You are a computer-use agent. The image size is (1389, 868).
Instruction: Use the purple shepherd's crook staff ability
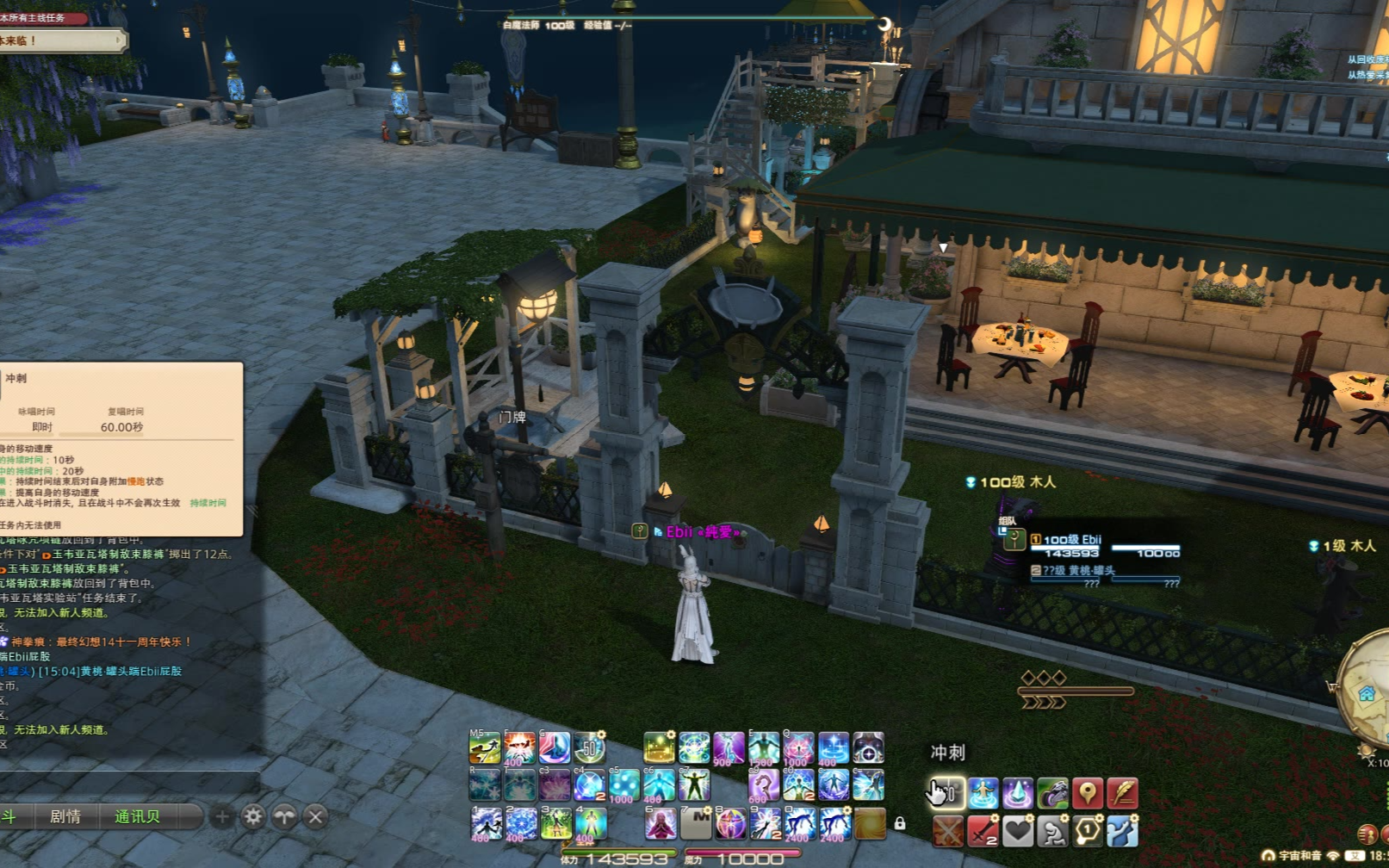pyautogui.click(x=763, y=785)
